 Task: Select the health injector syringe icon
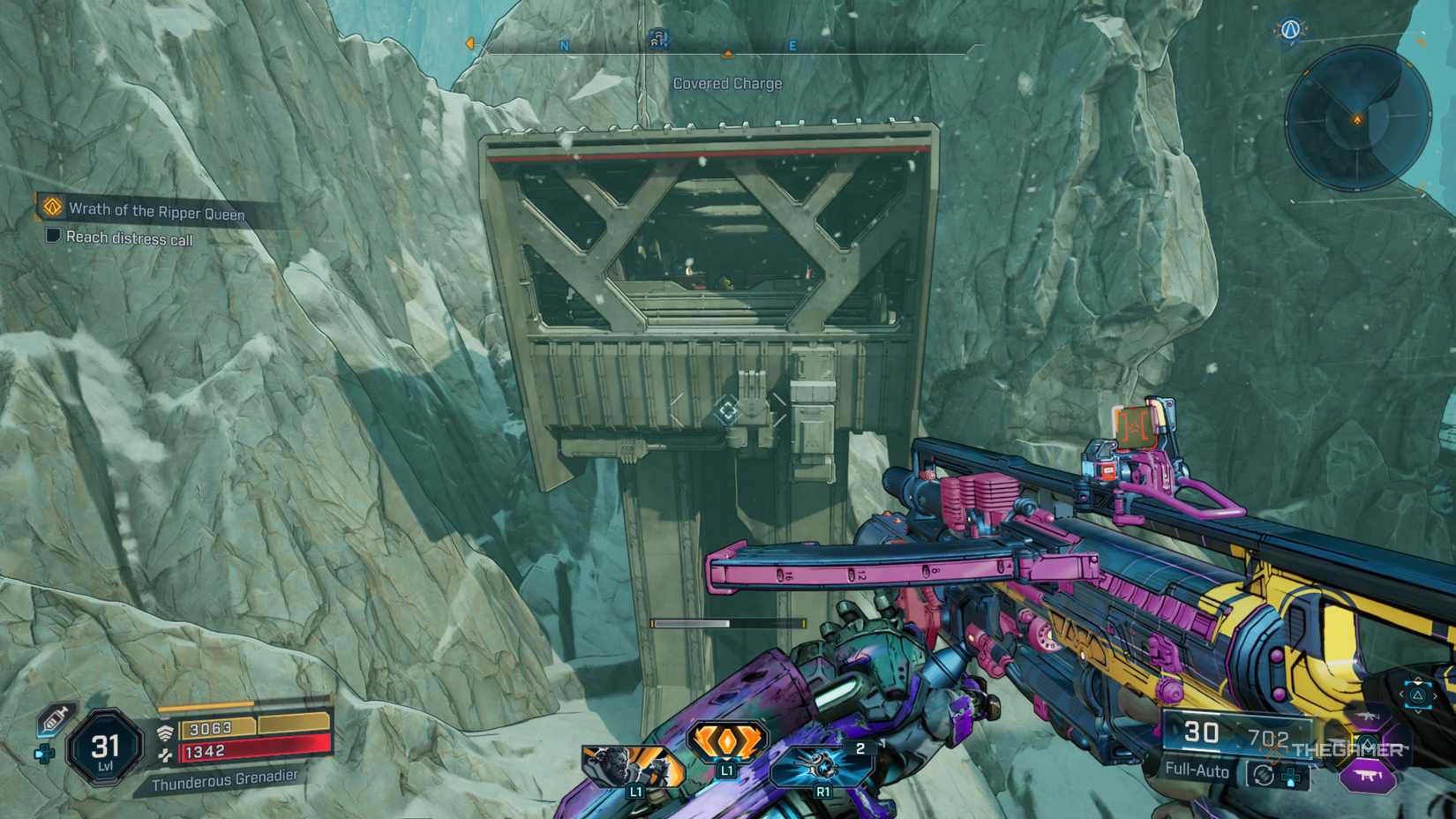tap(55, 720)
